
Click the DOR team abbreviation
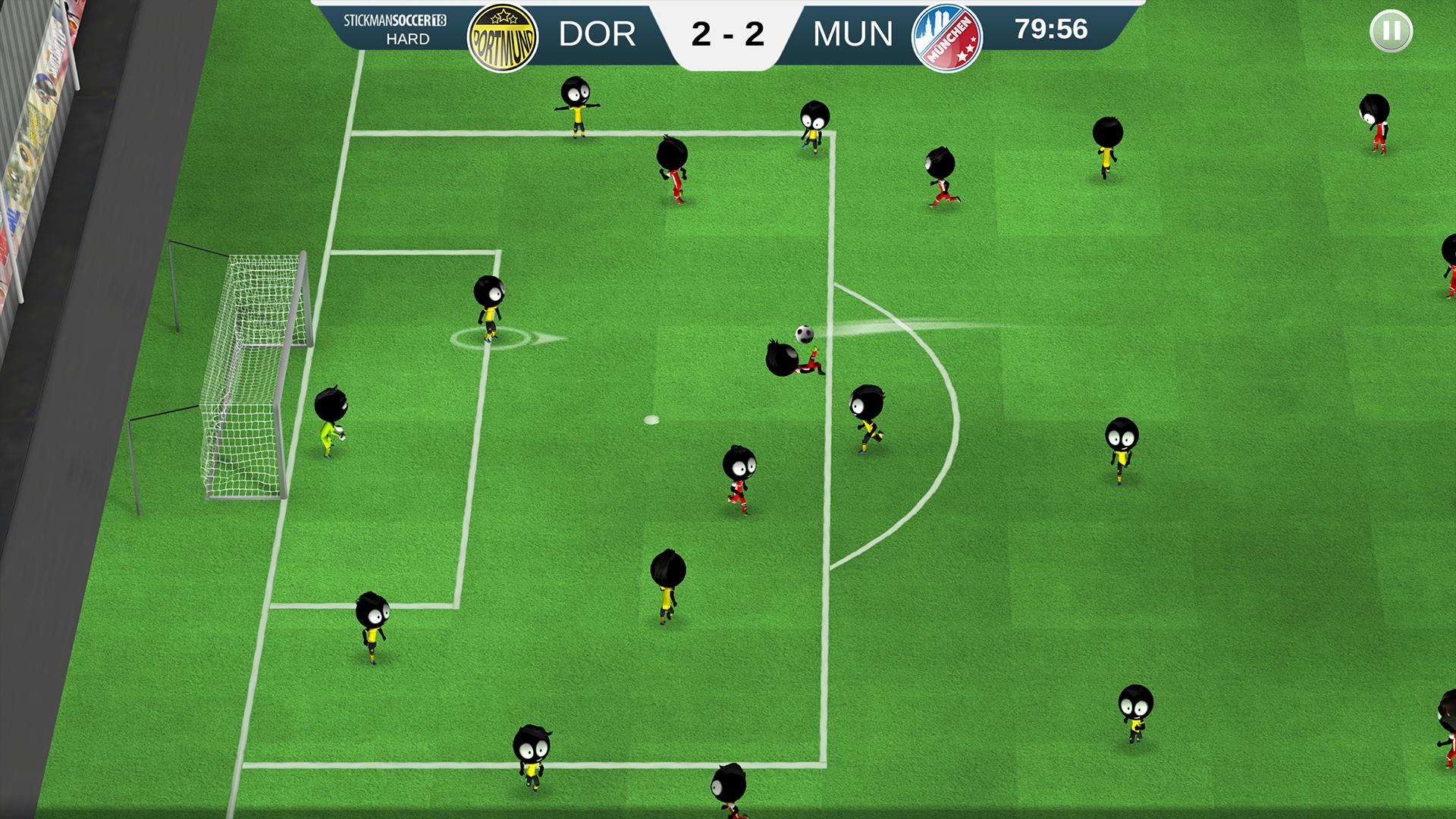point(599,34)
